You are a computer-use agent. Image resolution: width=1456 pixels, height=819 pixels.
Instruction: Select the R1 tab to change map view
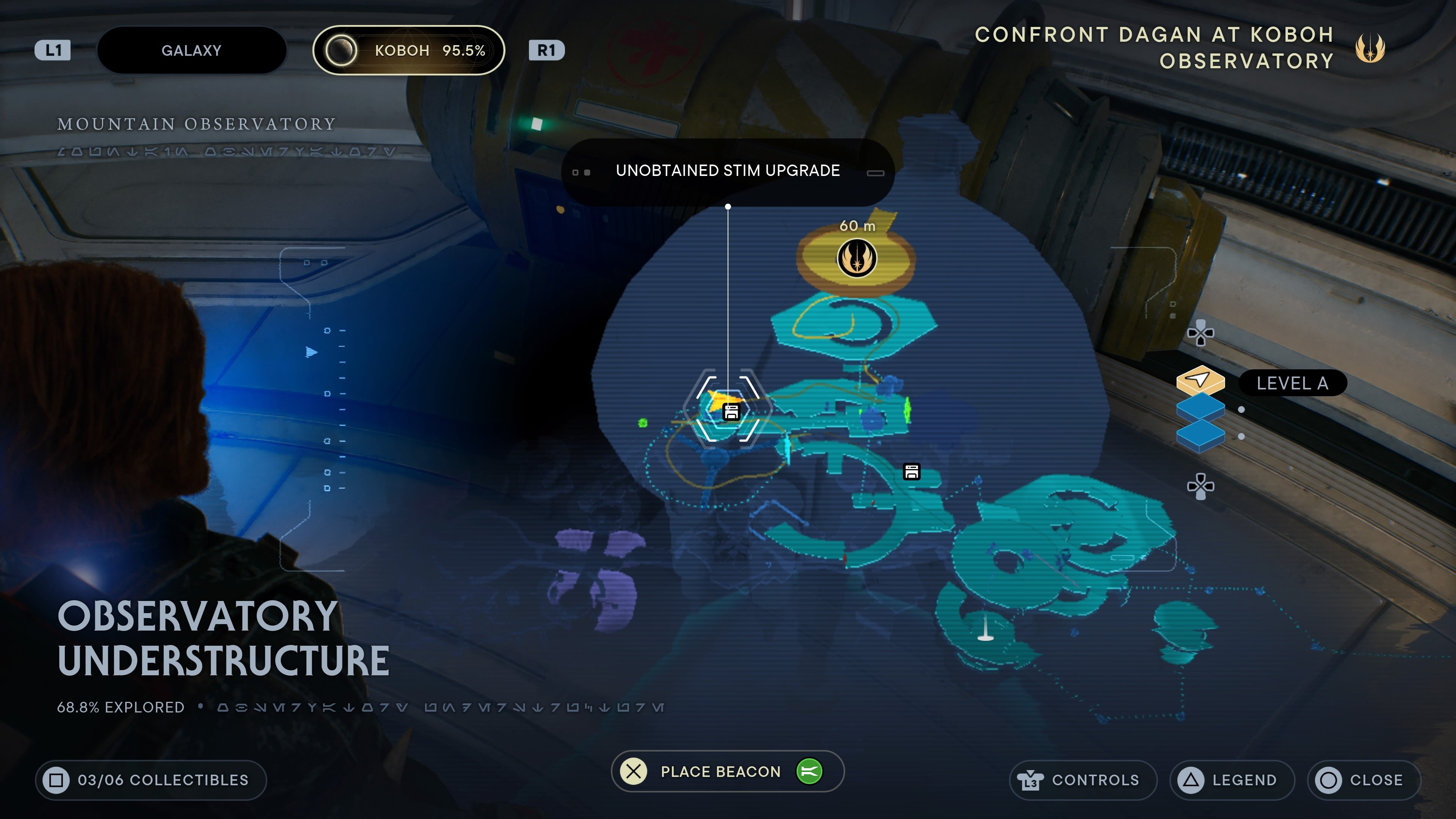(x=546, y=50)
